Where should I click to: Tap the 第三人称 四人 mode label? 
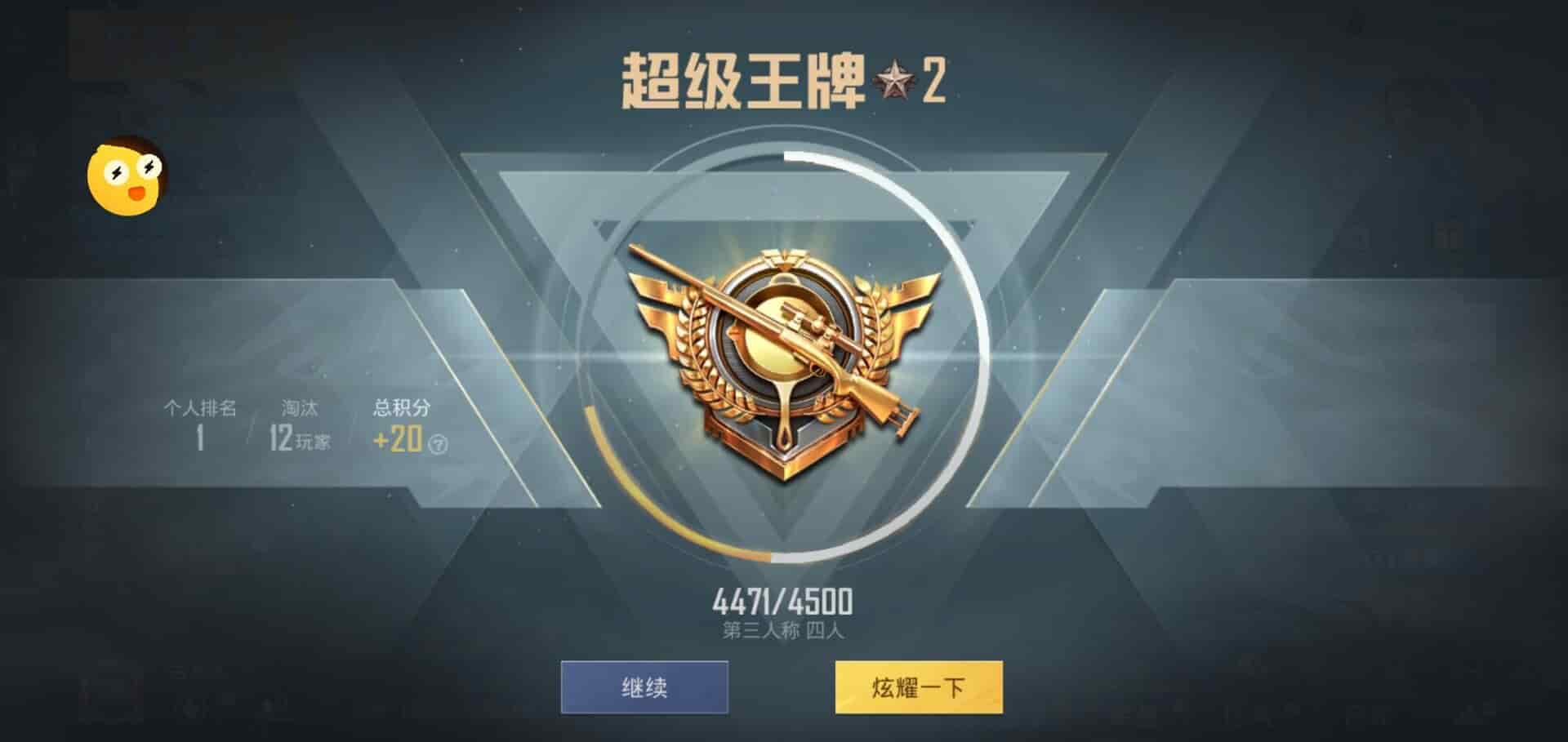coord(780,630)
